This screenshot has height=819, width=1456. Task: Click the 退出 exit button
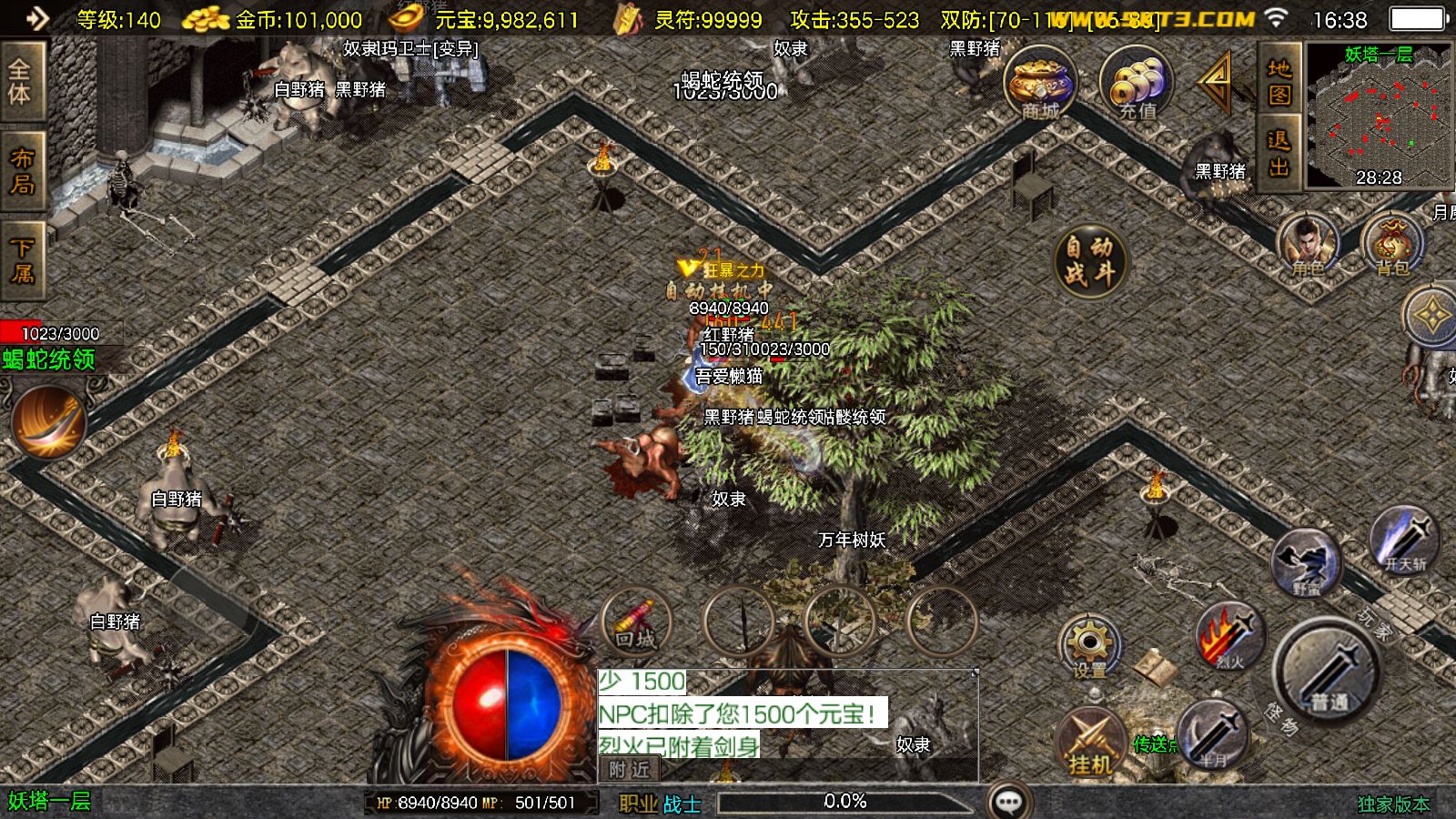point(1279,153)
